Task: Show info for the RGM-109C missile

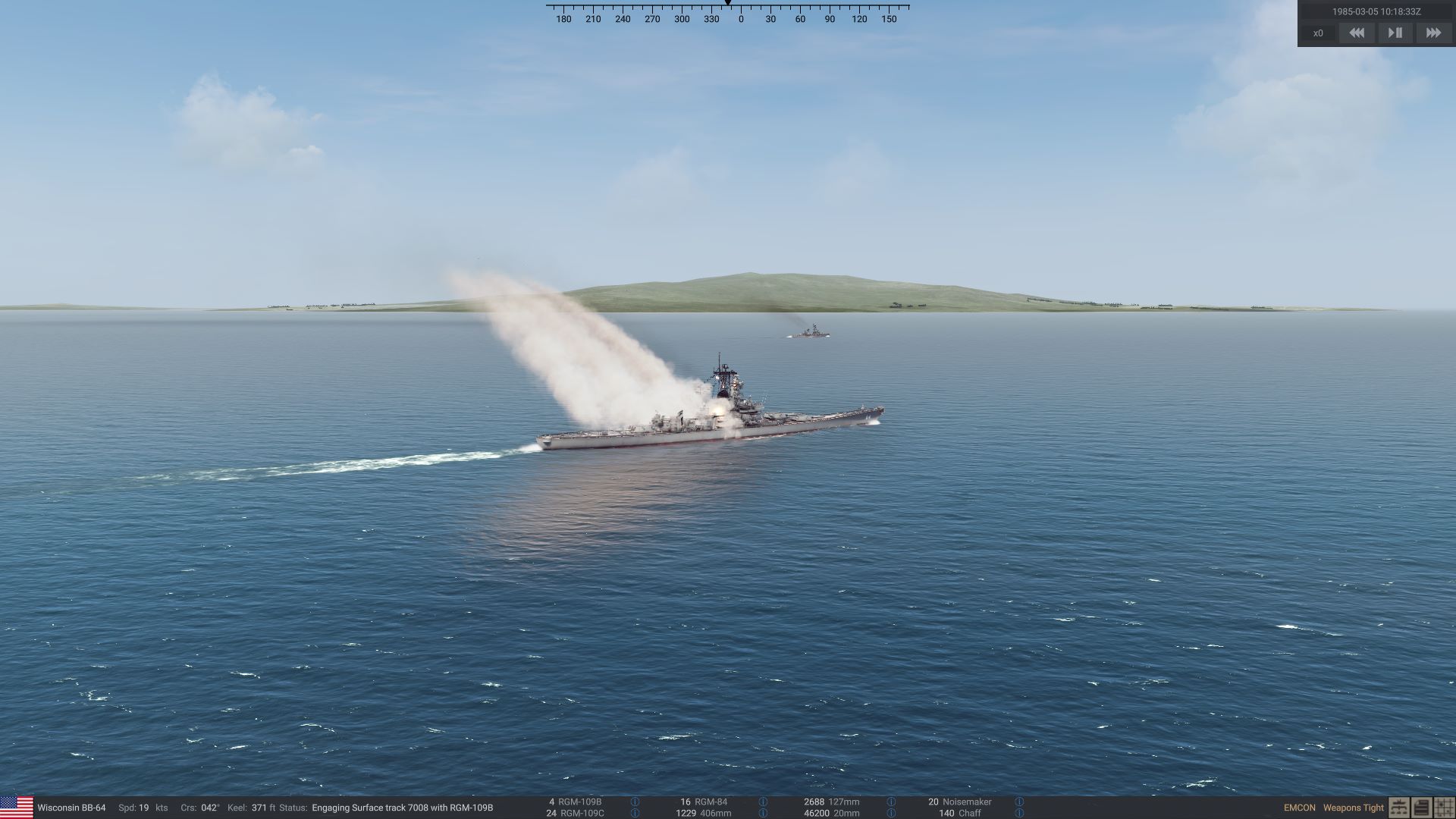Action: click(635, 813)
